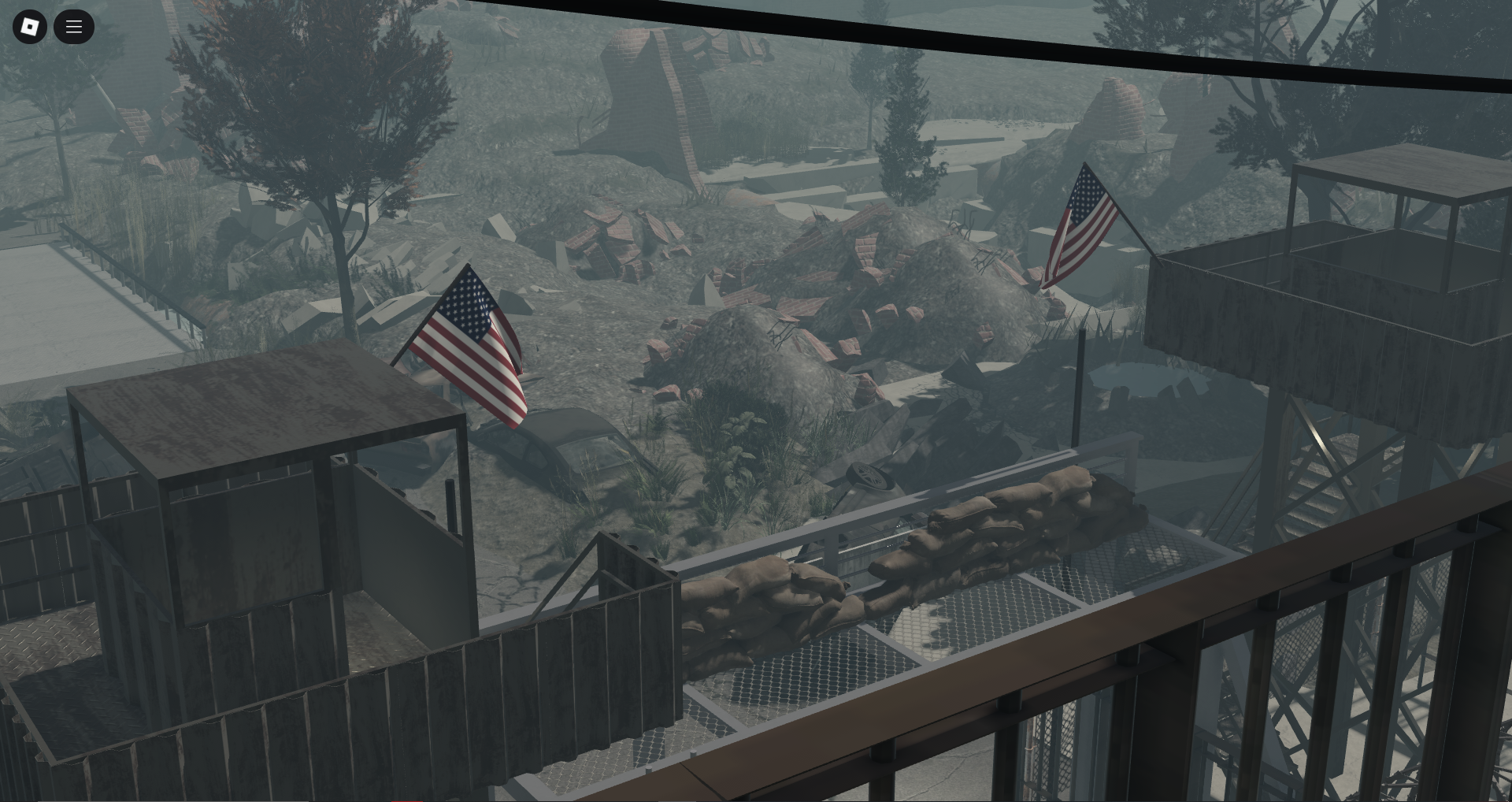Open the Roblox home icon
Screen dimensions: 1512x802
tap(30, 27)
